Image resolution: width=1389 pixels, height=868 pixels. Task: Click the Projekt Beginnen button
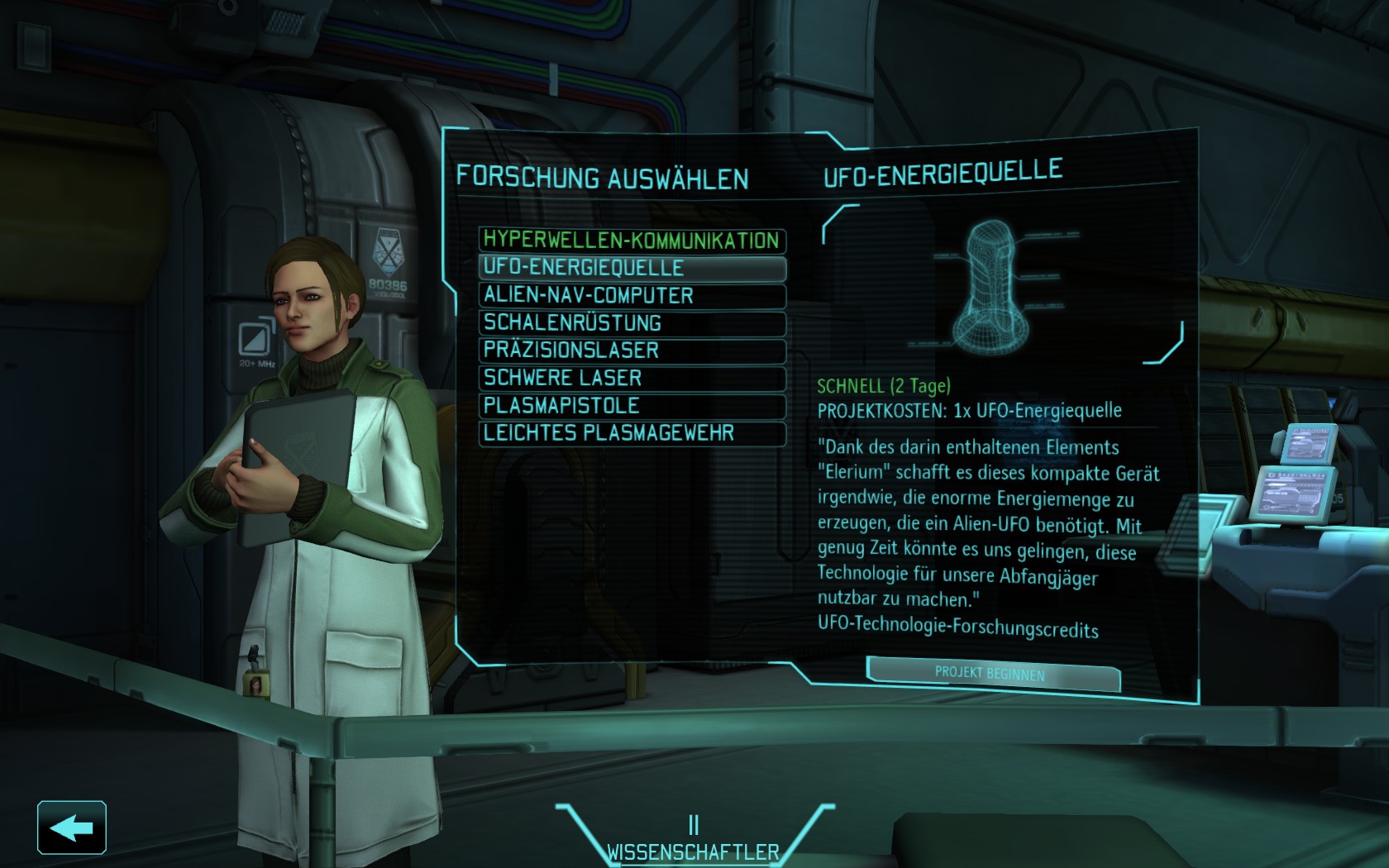click(x=992, y=674)
